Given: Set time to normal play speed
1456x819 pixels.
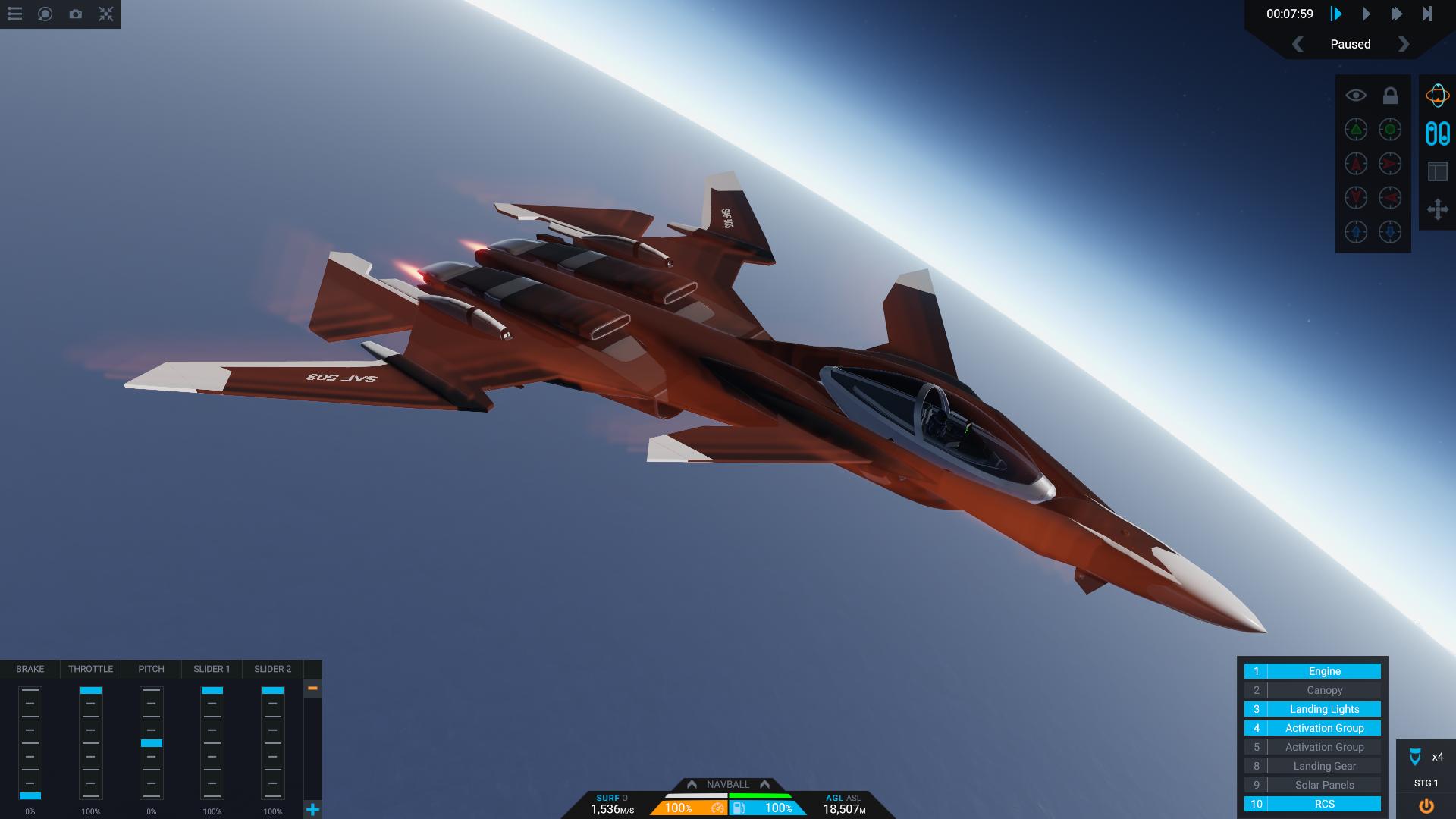Looking at the screenshot, I should pos(1366,14).
